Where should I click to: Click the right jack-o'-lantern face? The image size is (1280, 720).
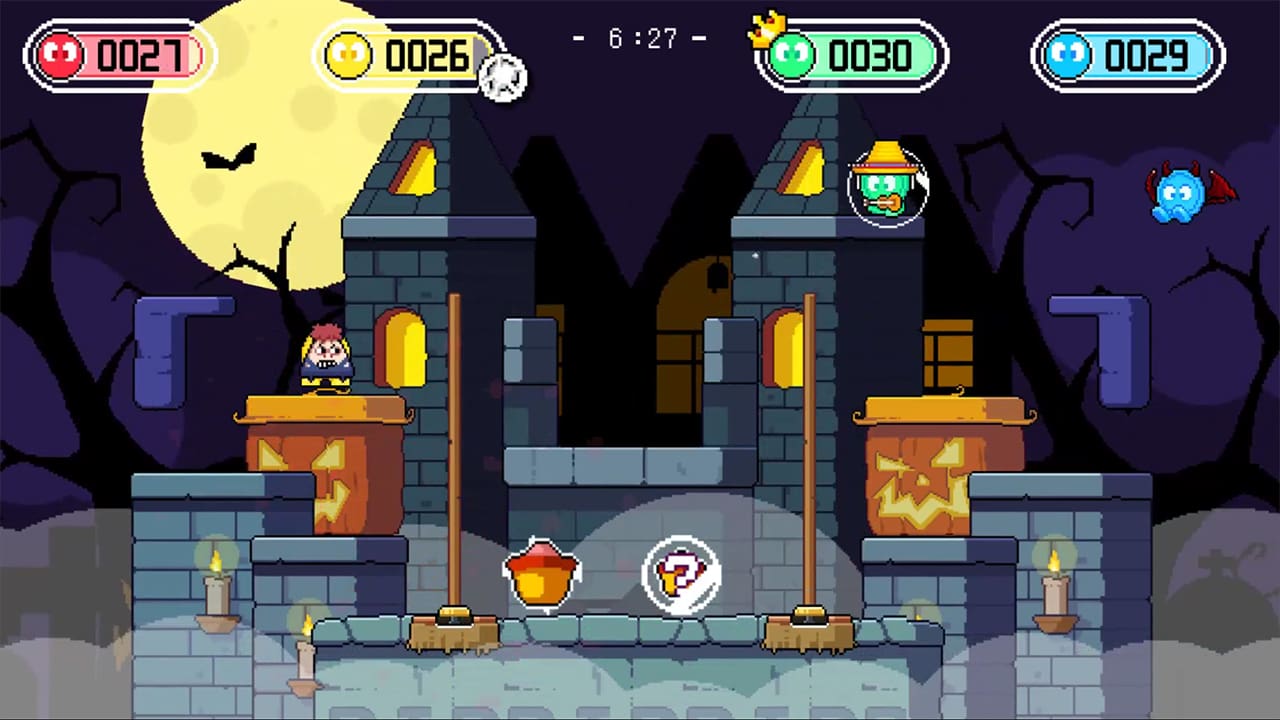[920, 475]
